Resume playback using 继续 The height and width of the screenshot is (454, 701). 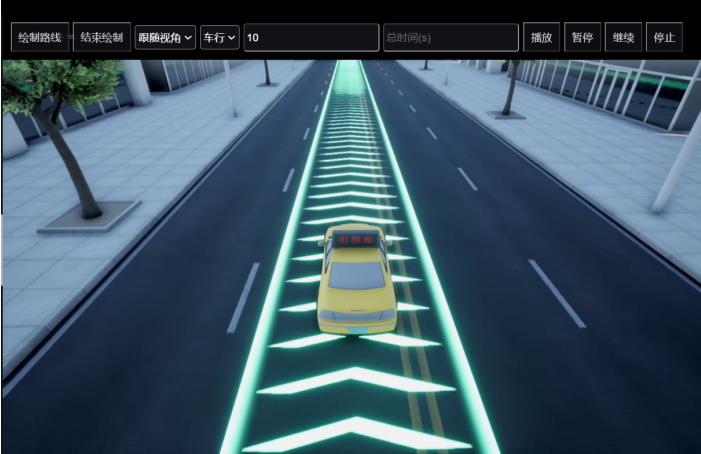(623, 38)
